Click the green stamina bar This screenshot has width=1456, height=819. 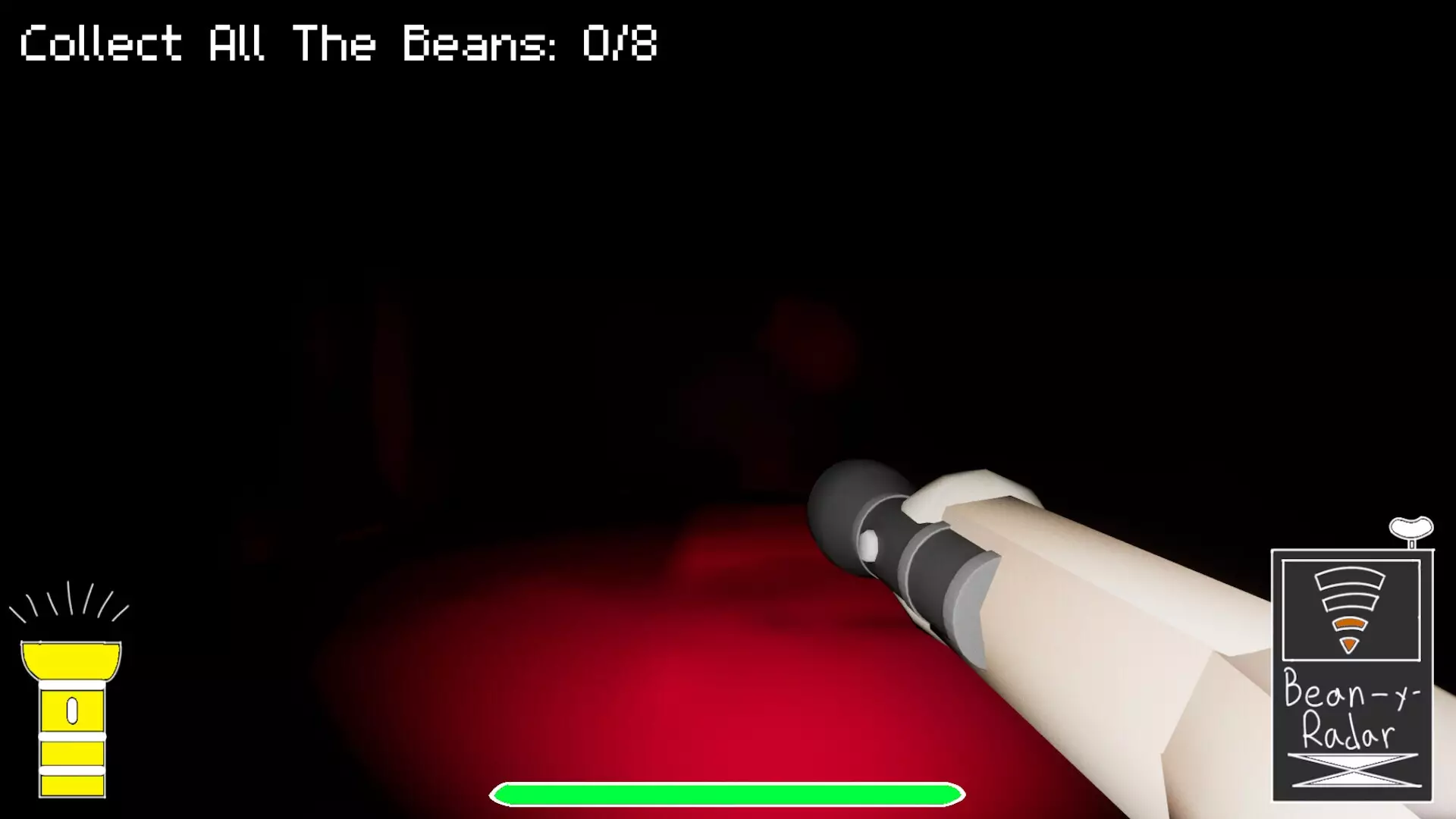coord(728,792)
